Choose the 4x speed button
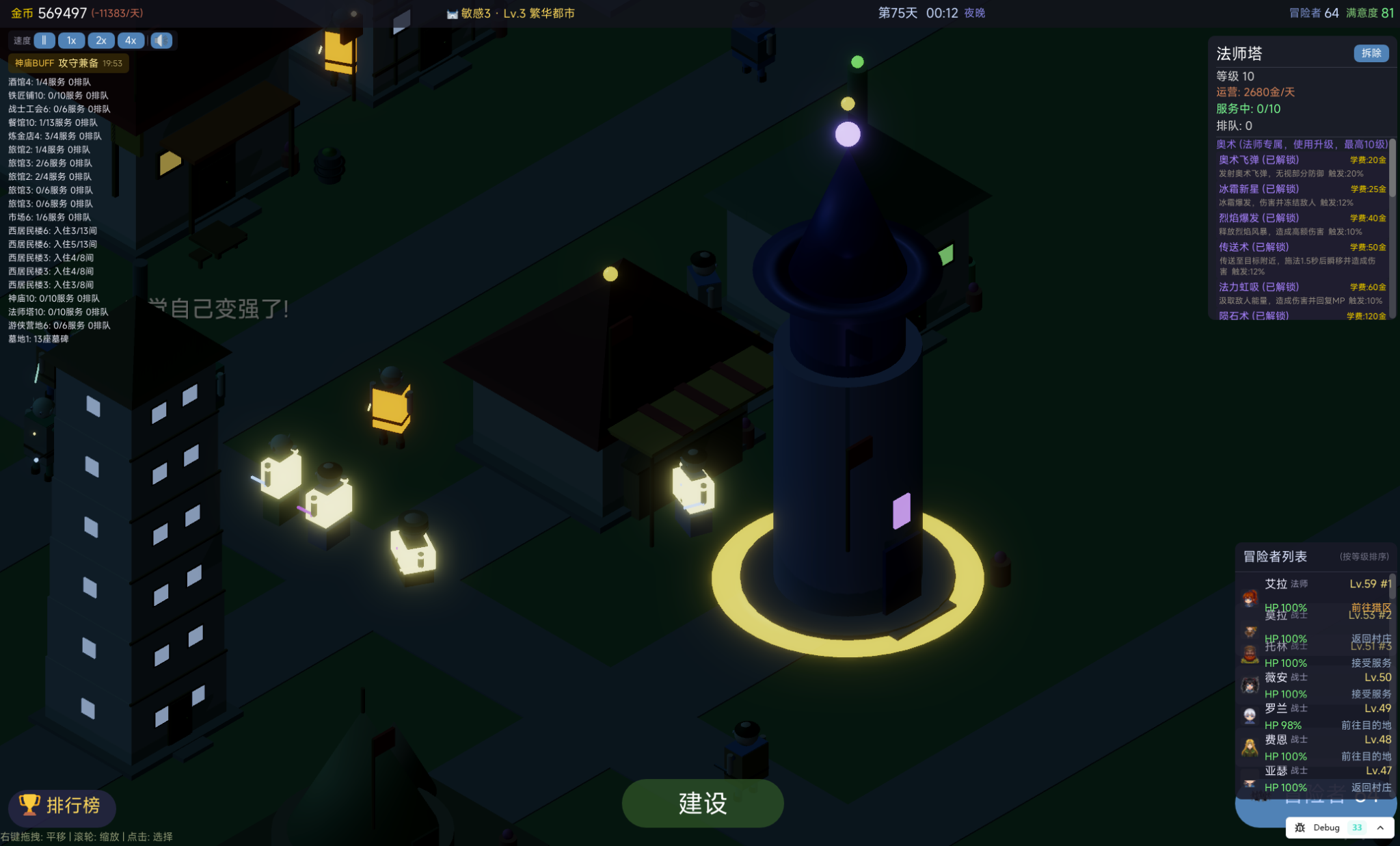This screenshot has height=846, width=1400. pos(131,40)
